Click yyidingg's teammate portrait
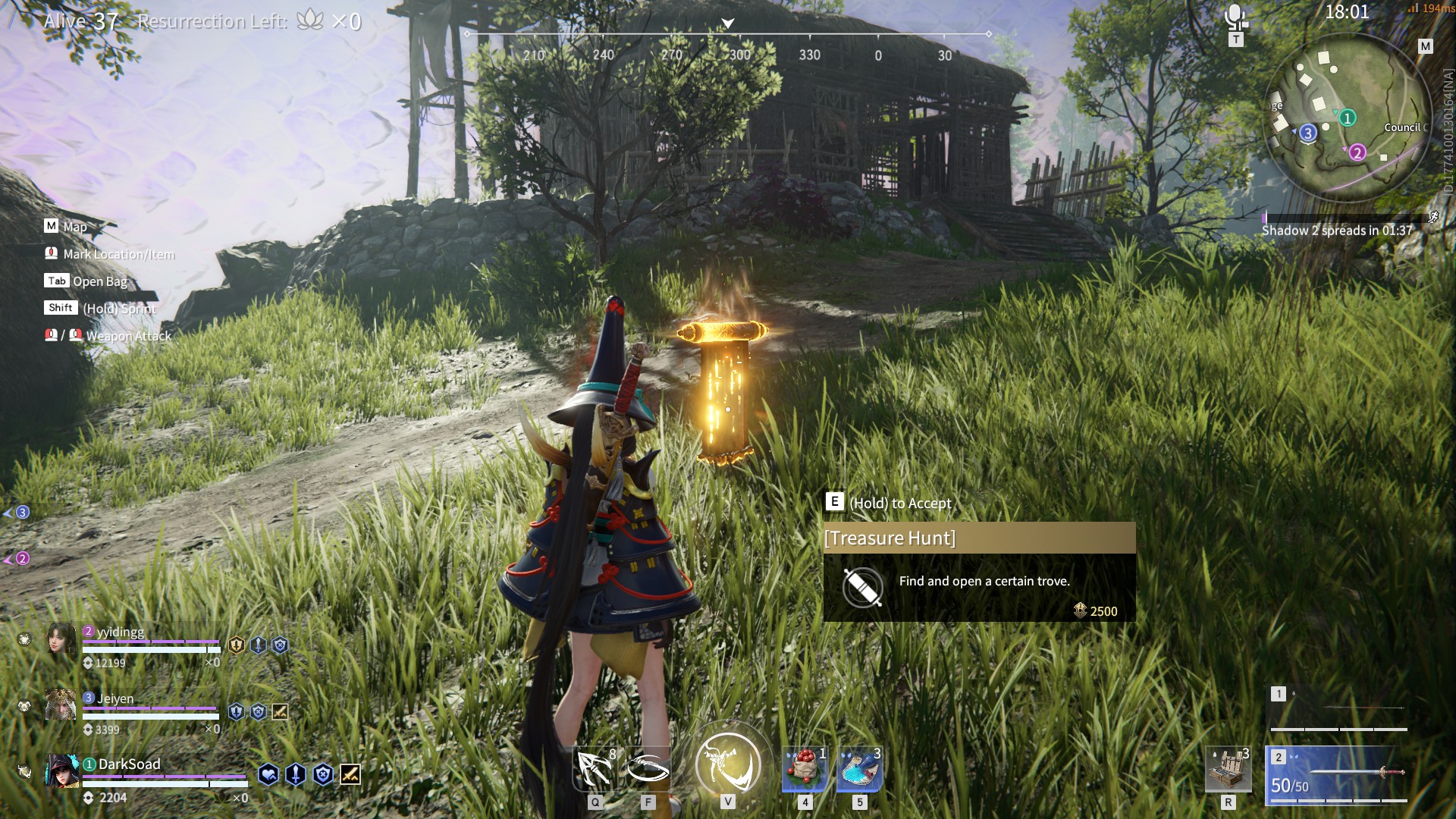 61,639
